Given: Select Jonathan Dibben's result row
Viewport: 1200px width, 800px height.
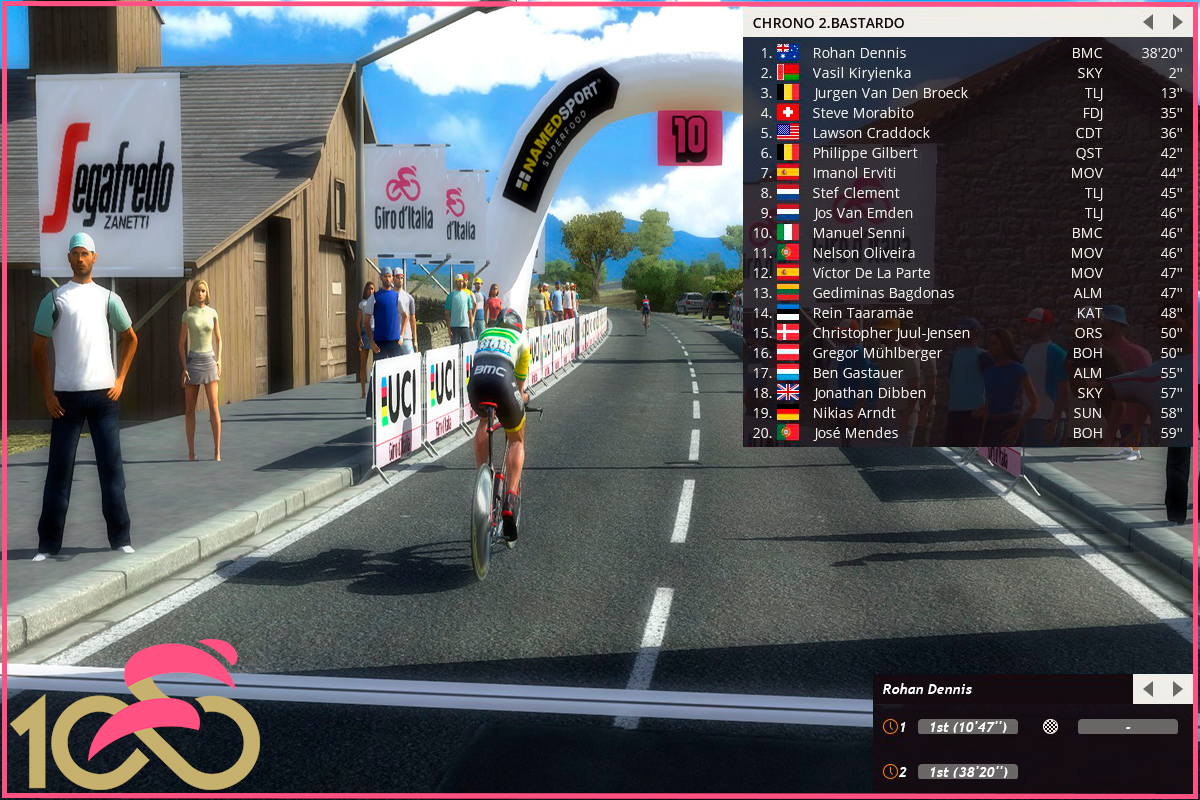Looking at the screenshot, I should coord(869,393).
